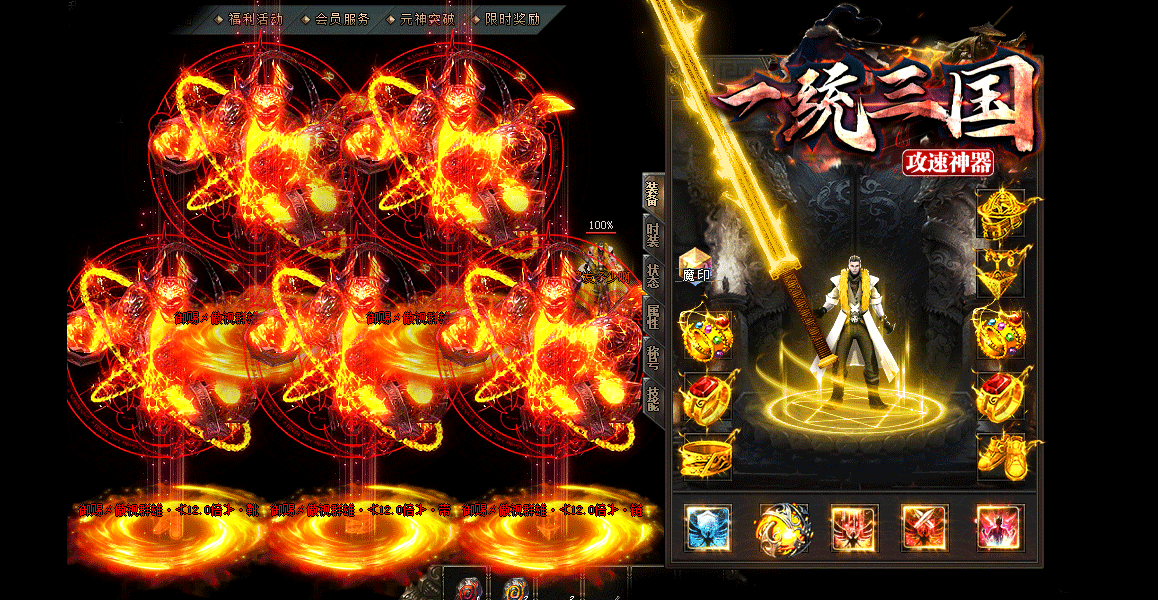Select the golden helmet equipment slot
The width and height of the screenshot is (1158, 600).
click(1000, 212)
